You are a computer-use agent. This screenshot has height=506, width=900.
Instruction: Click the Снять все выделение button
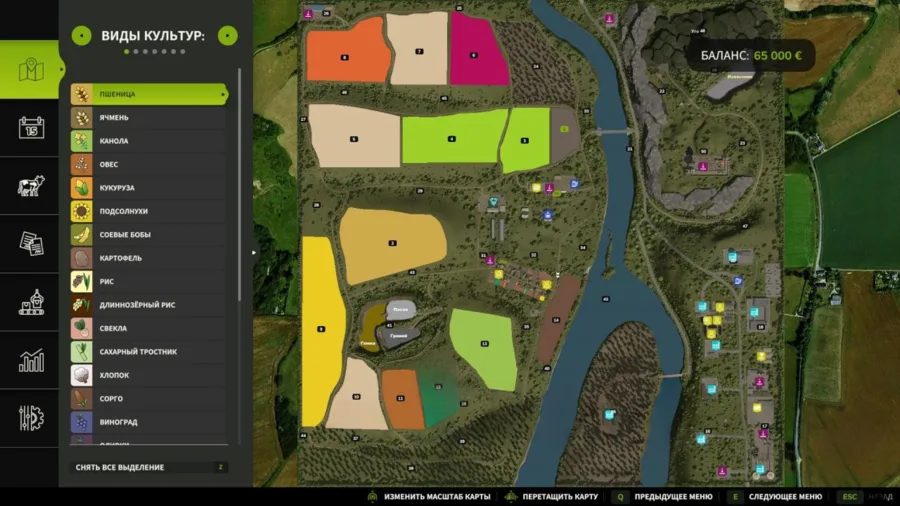[150, 467]
